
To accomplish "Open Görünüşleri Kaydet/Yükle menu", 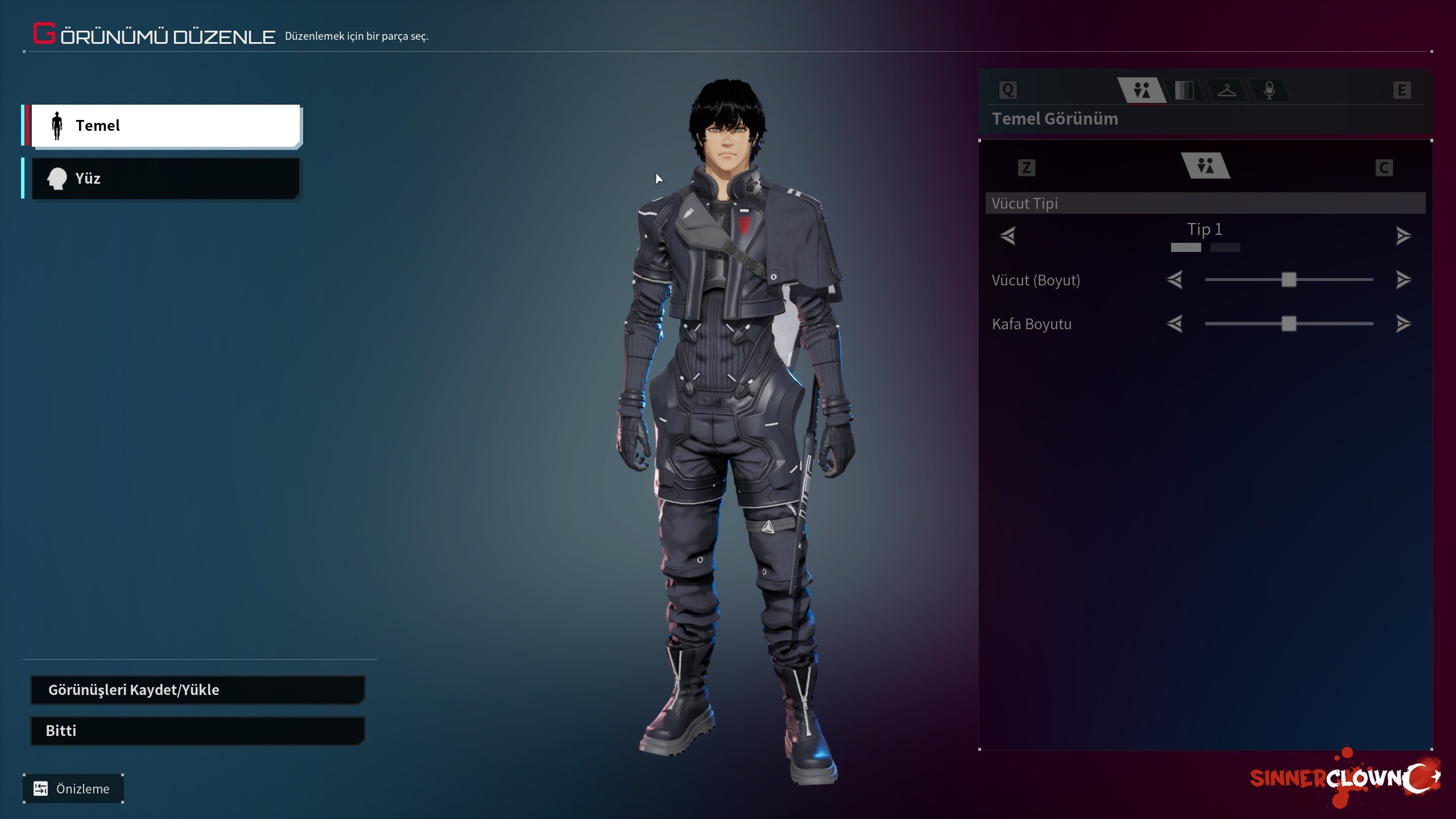I will point(197,690).
